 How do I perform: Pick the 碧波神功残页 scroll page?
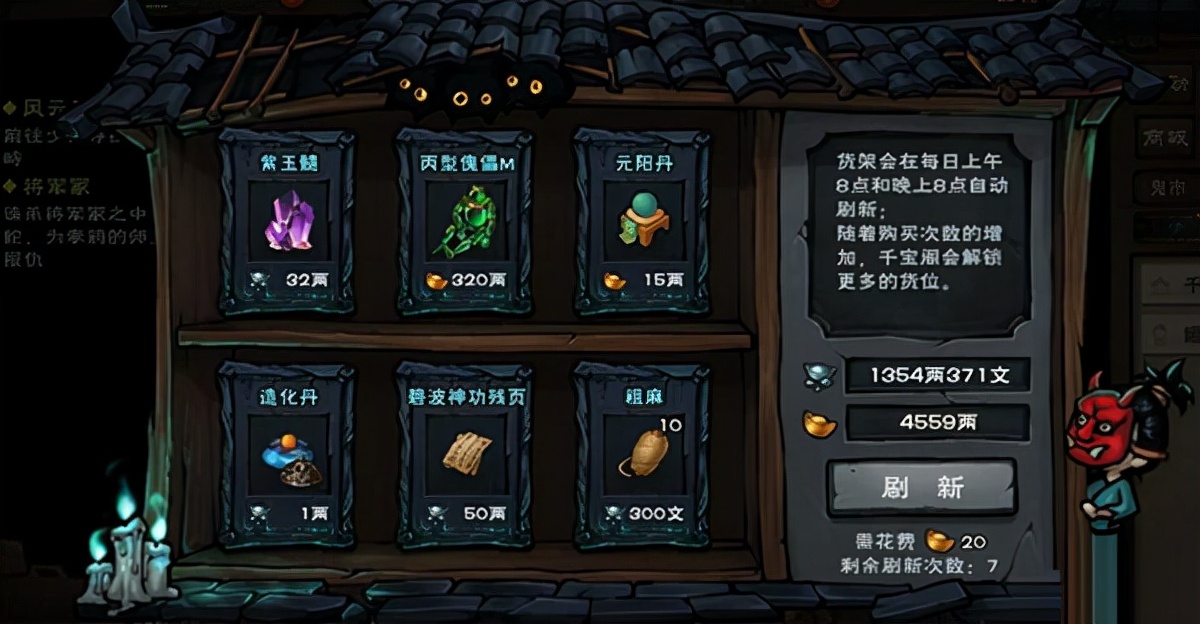pos(465,455)
